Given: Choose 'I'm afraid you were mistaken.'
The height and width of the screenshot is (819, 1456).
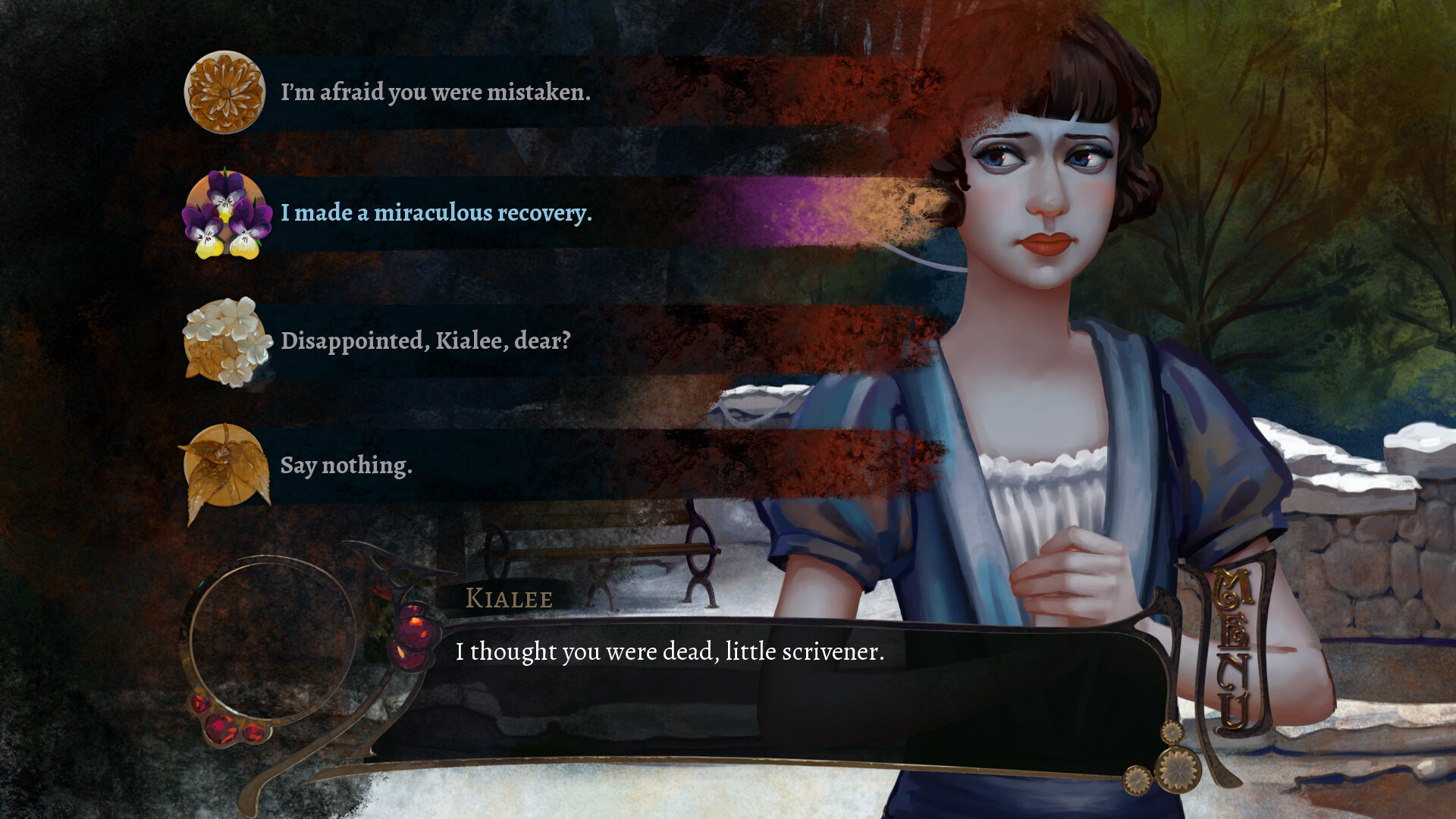Looking at the screenshot, I should pyautogui.click(x=436, y=93).
